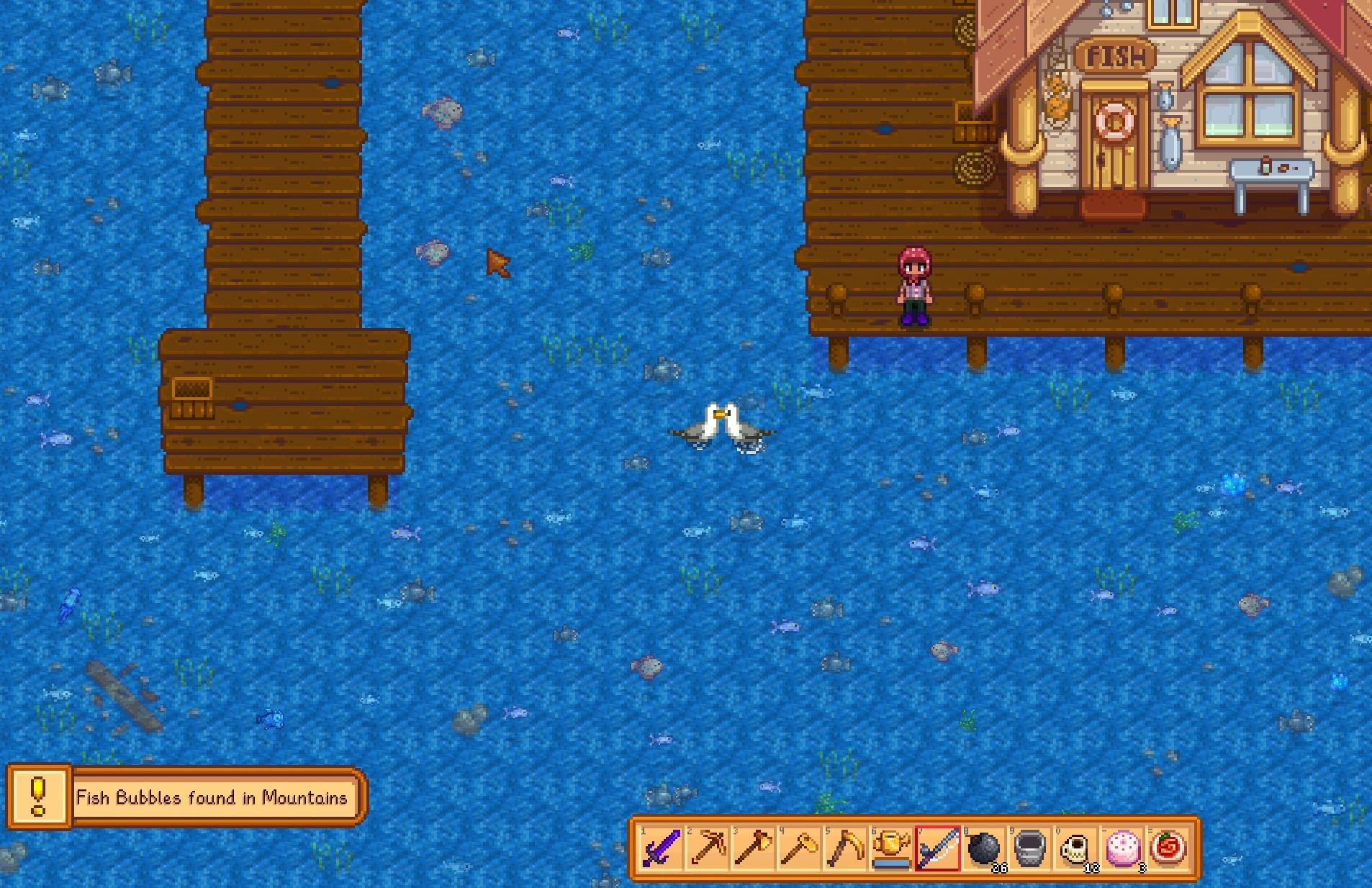The width and height of the screenshot is (1372, 888).
Task: Select the golden scythe slot
Action: tap(845, 848)
